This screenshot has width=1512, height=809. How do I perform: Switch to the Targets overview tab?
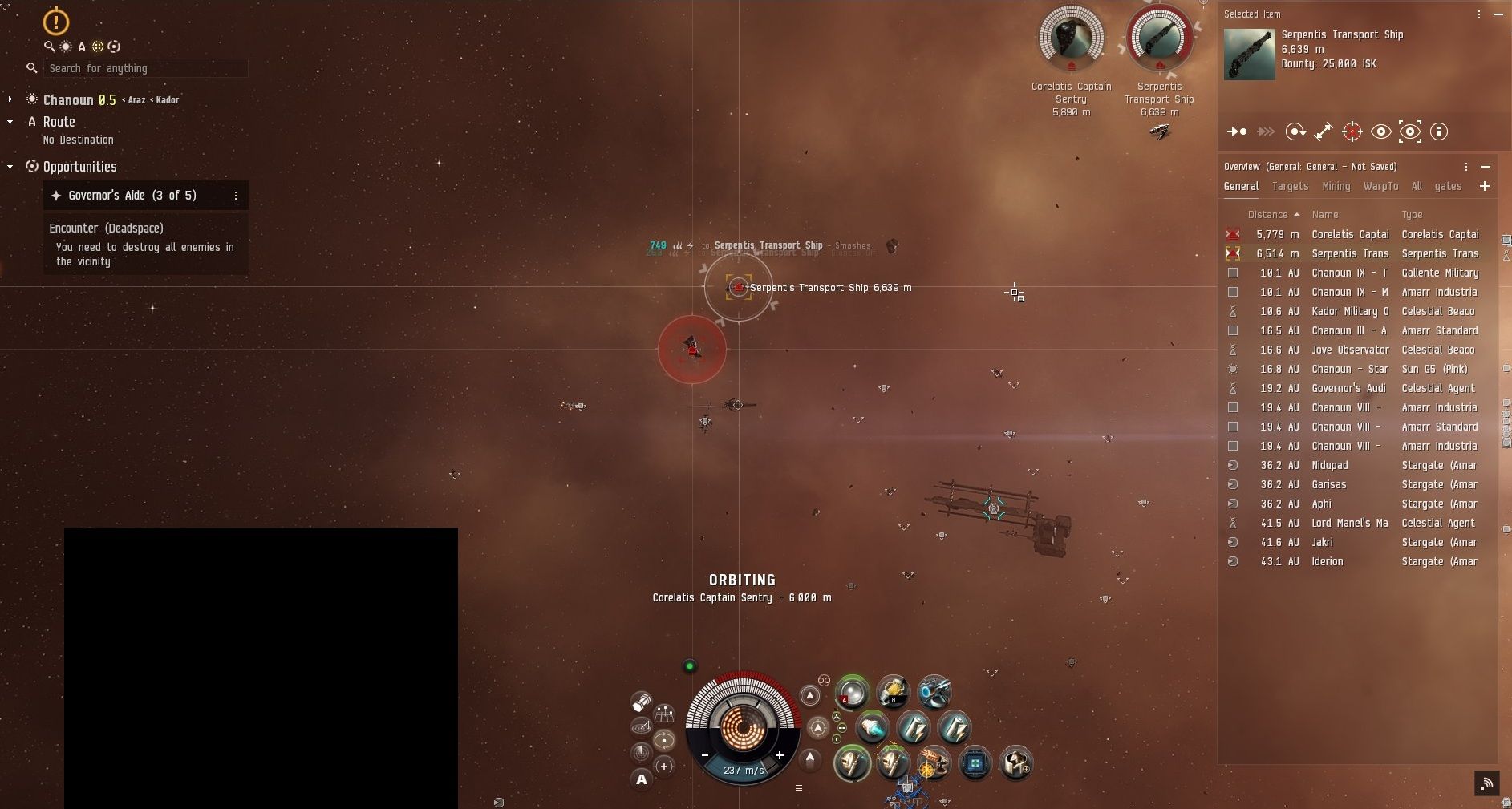(1290, 186)
